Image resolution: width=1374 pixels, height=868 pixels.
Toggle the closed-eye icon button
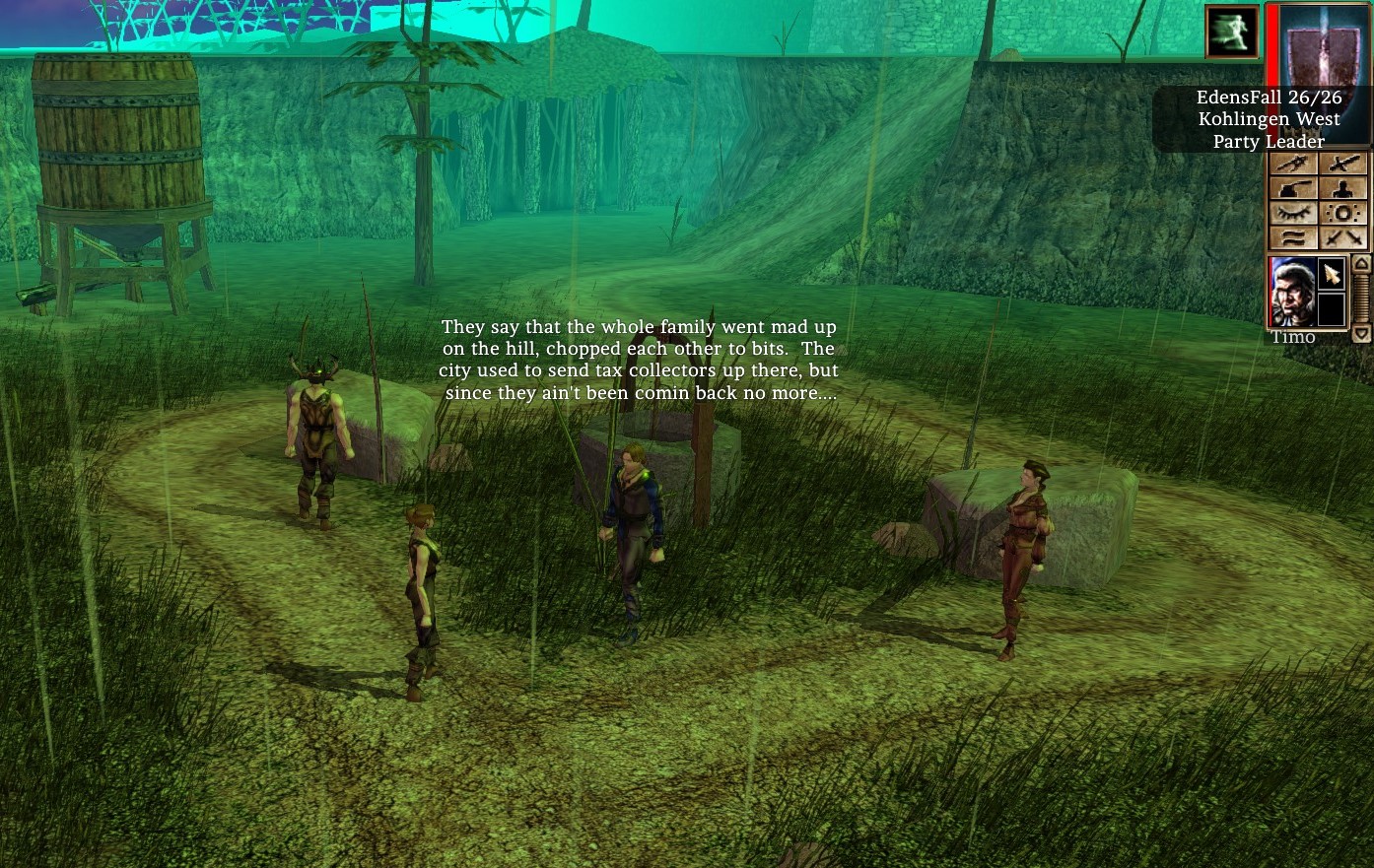[x=1293, y=214]
